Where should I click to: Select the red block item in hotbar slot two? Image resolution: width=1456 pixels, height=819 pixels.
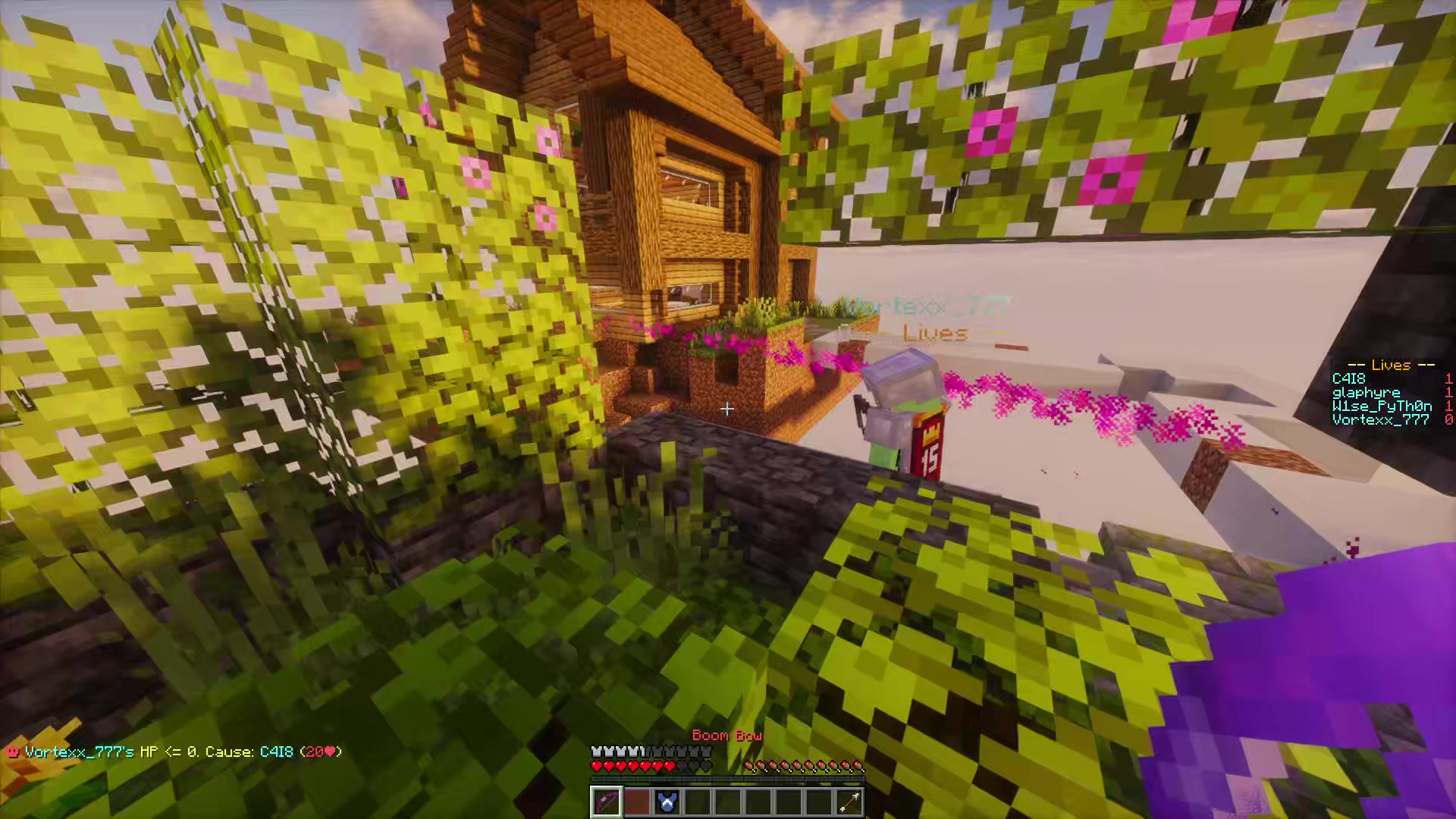[635, 800]
